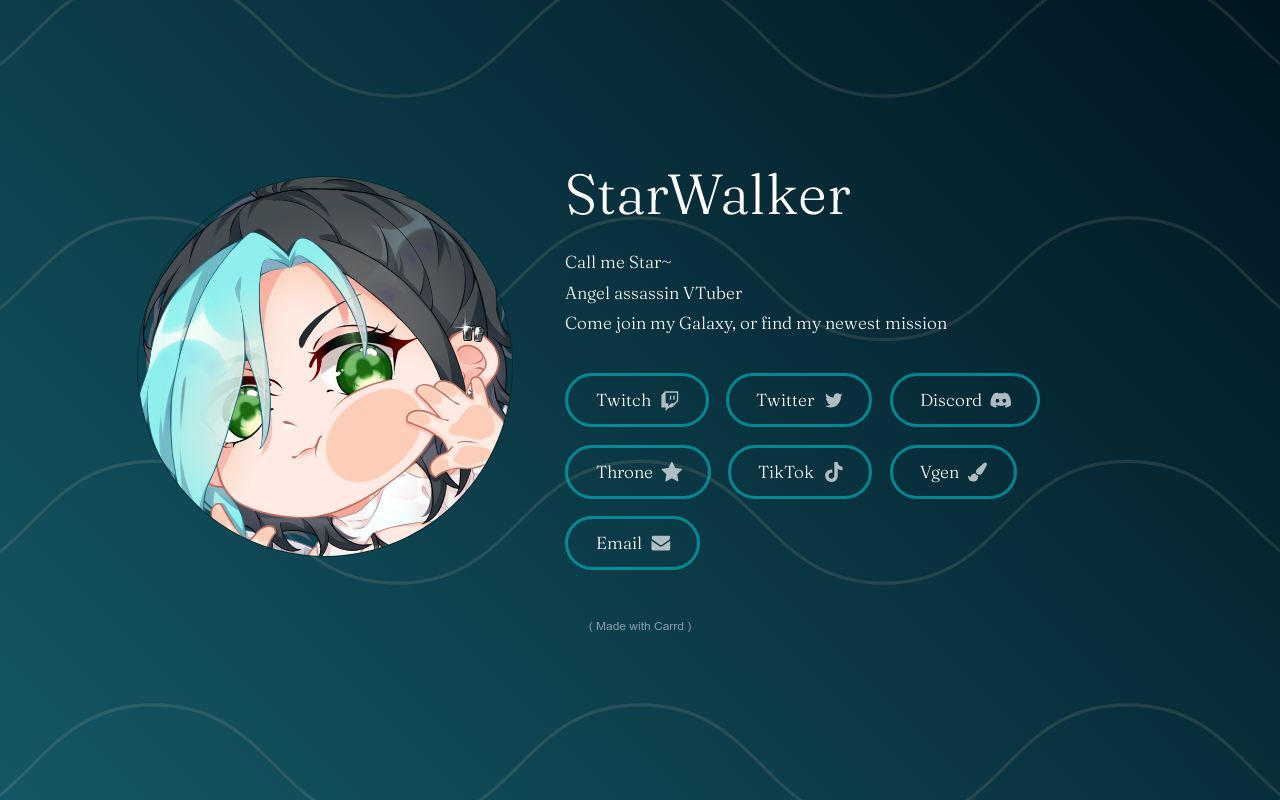The image size is (1280, 800).
Task: Compose an email via the Email button
Action: pos(632,543)
